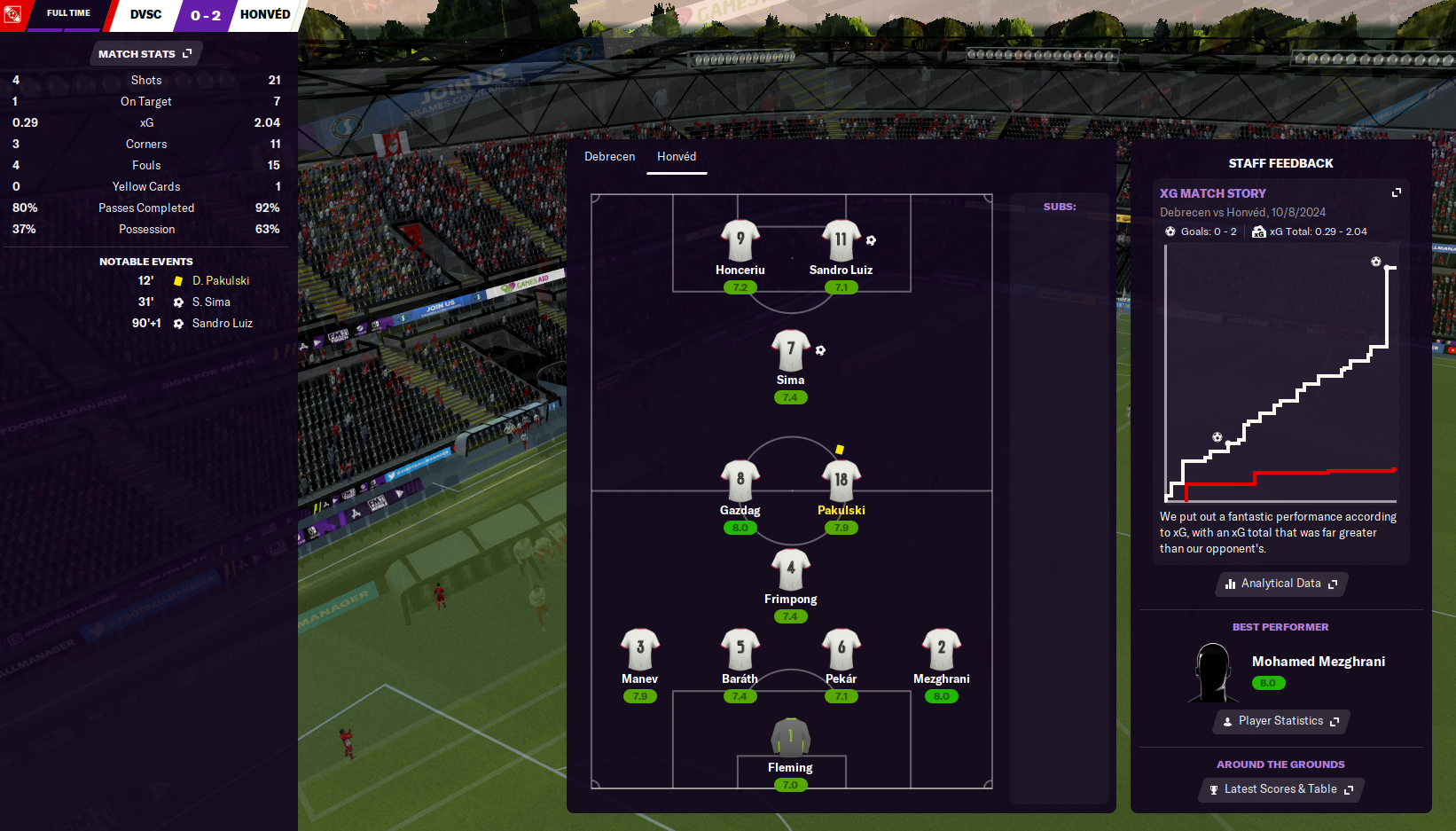Expand the xG Match Story graph
Image resolution: width=1456 pixels, height=831 pixels.
coord(1396,192)
